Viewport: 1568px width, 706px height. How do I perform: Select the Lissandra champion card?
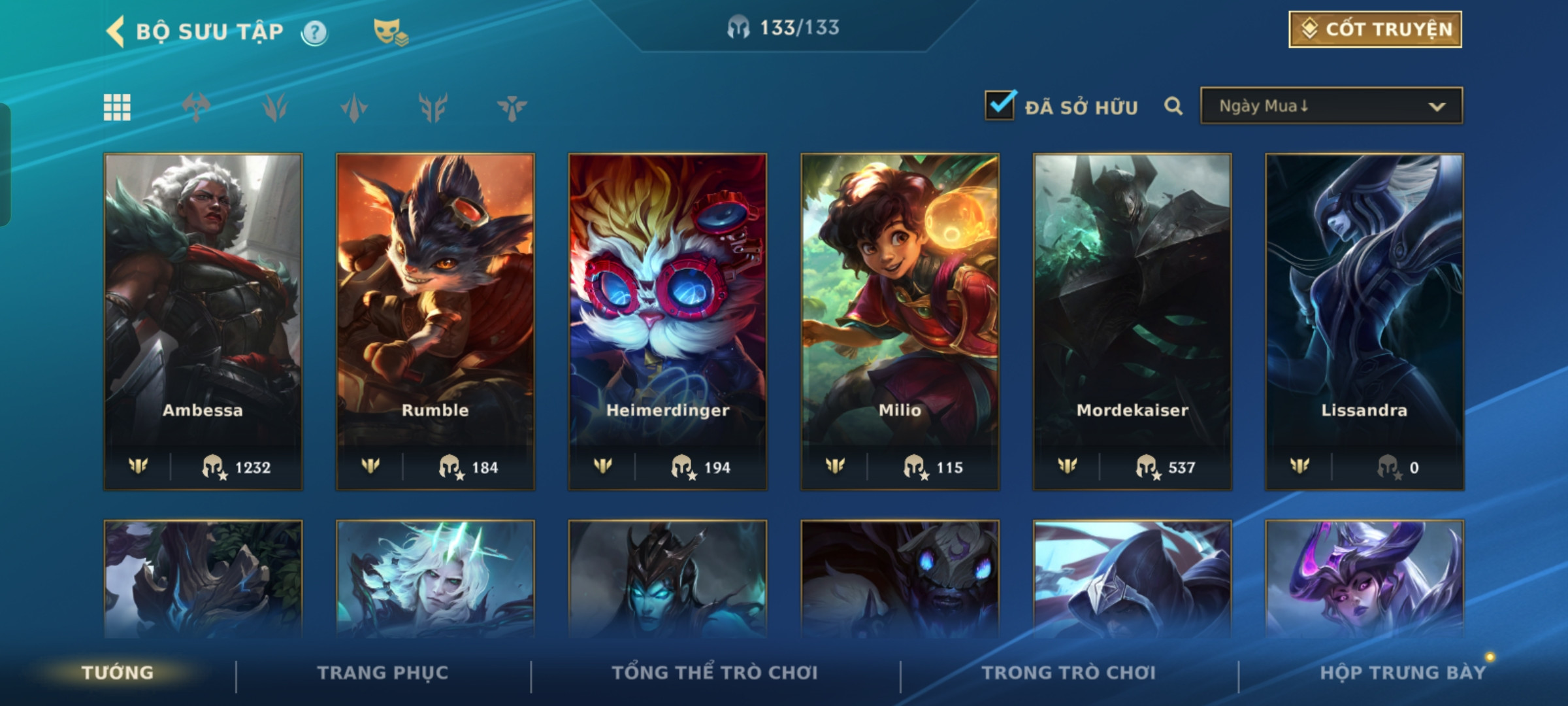pyautogui.click(x=1364, y=321)
